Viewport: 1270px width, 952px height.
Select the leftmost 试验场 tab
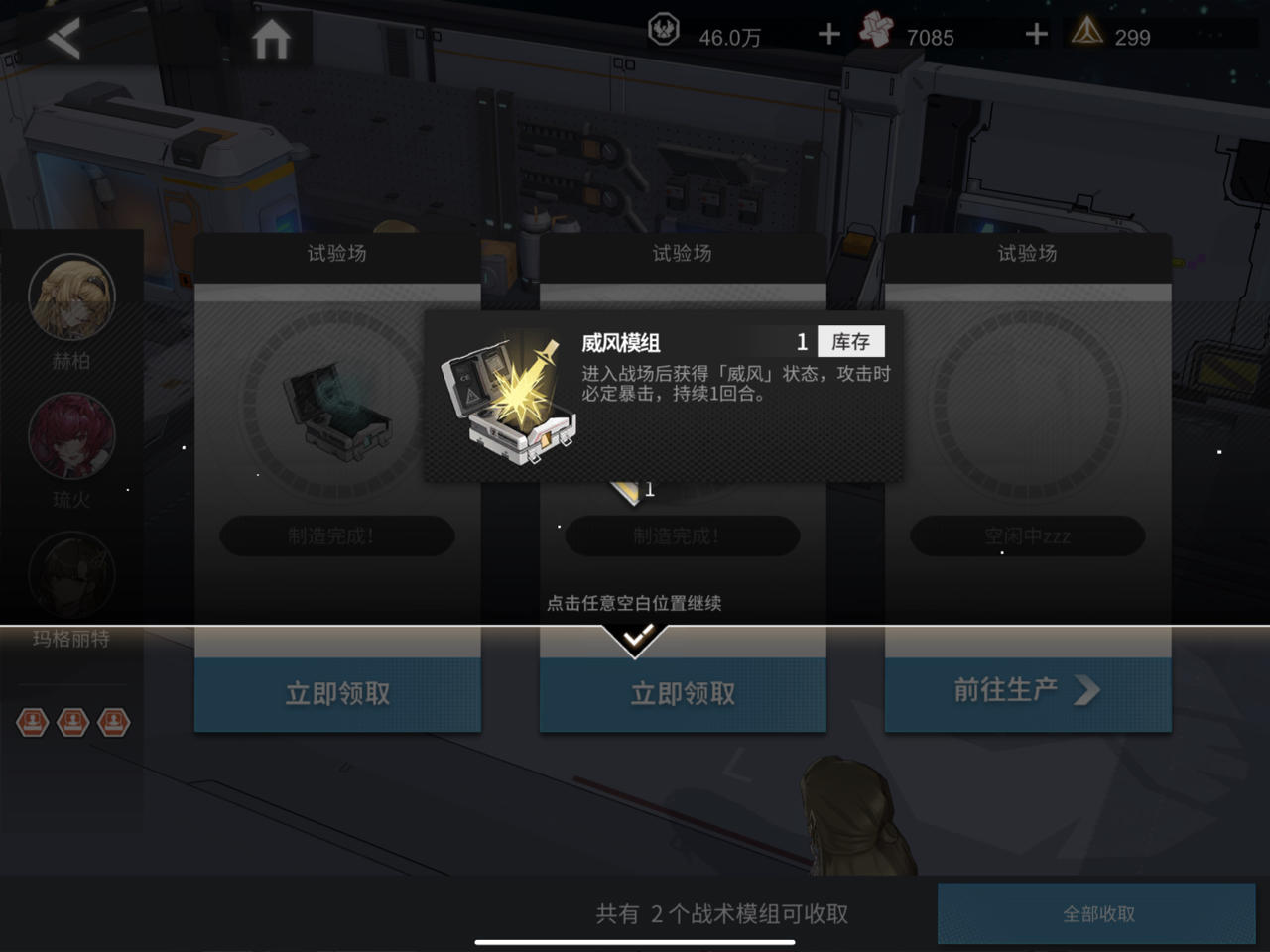(x=337, y=255)
